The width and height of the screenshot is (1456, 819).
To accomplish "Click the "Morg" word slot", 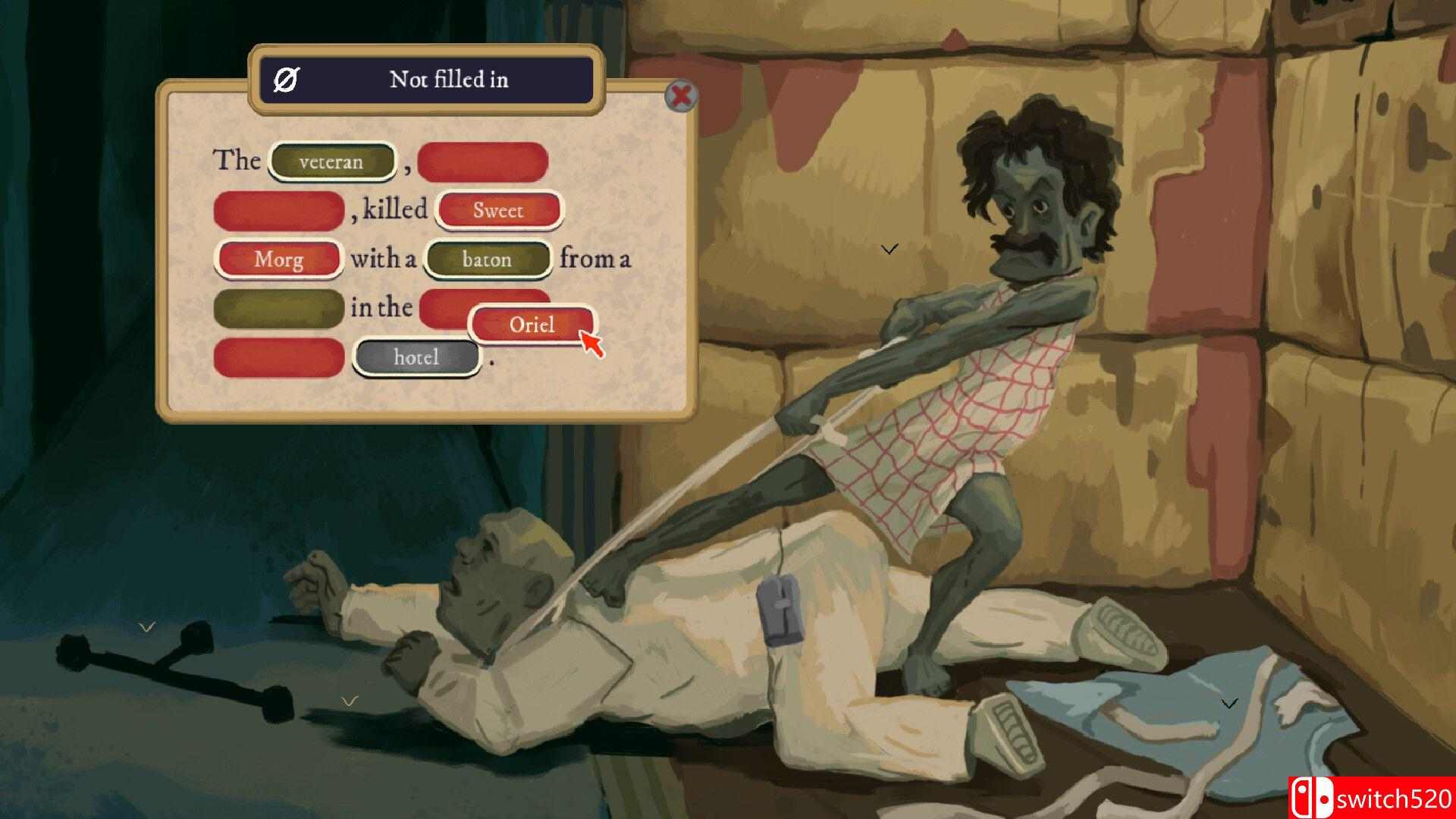I will coord(278,259).
